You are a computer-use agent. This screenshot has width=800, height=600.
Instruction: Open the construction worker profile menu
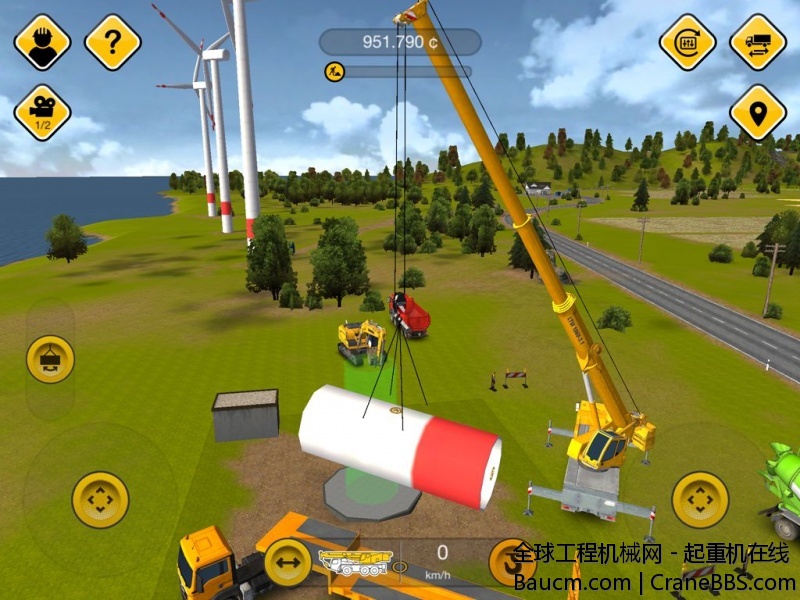(42, 42)
